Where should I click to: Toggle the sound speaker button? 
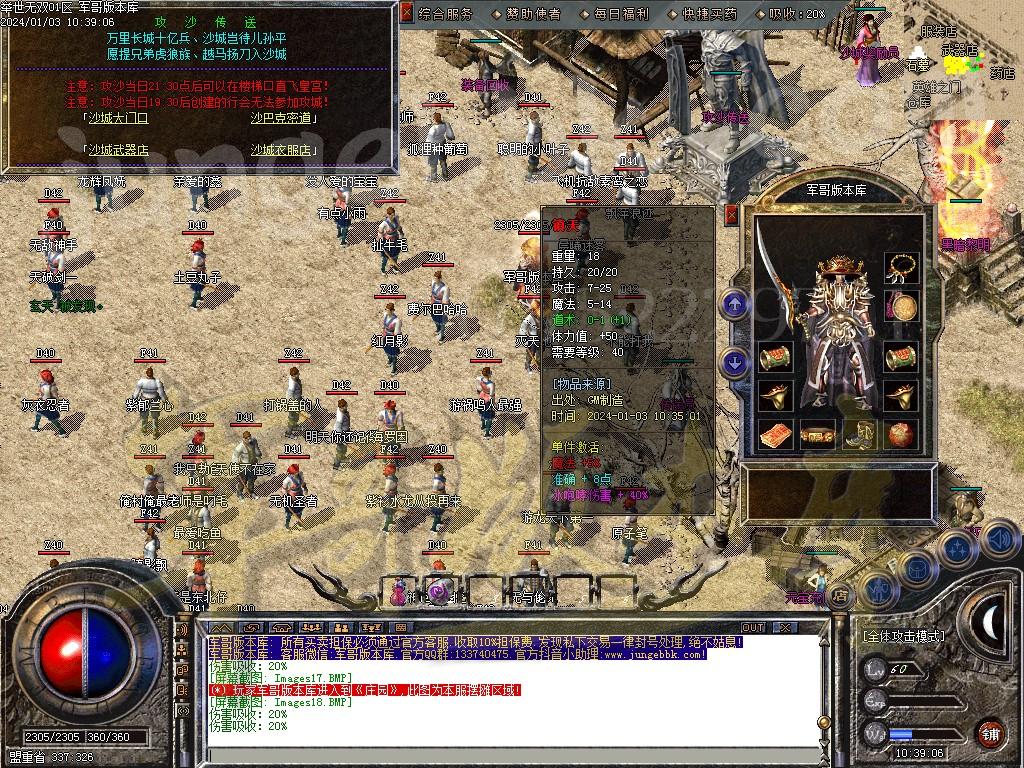tap(1000, 541)
